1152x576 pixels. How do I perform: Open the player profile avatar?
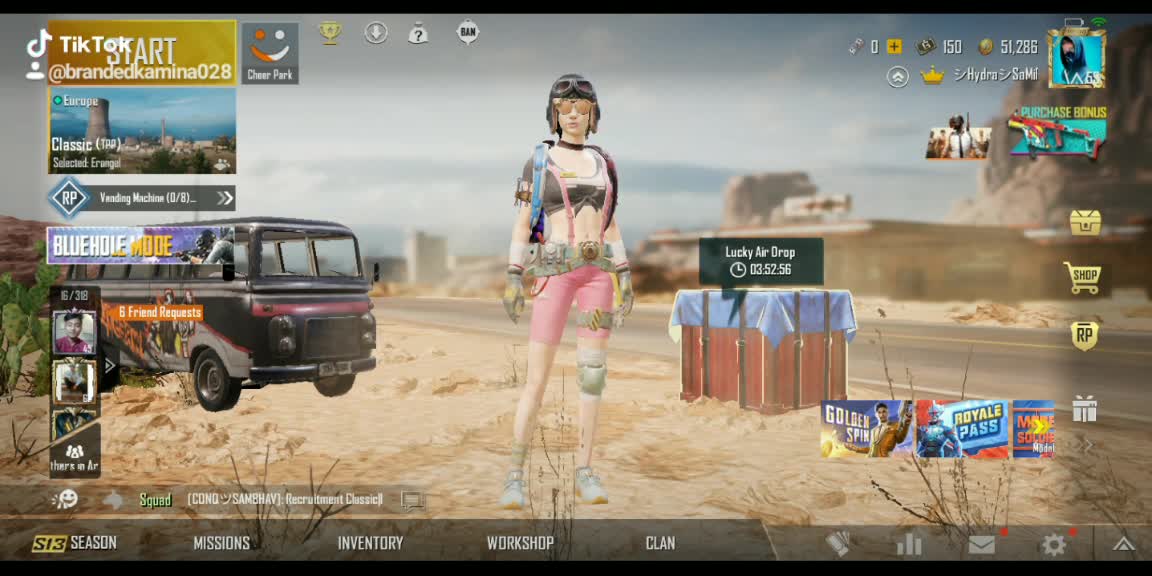pyautogui.click(x=1076, y=59)
